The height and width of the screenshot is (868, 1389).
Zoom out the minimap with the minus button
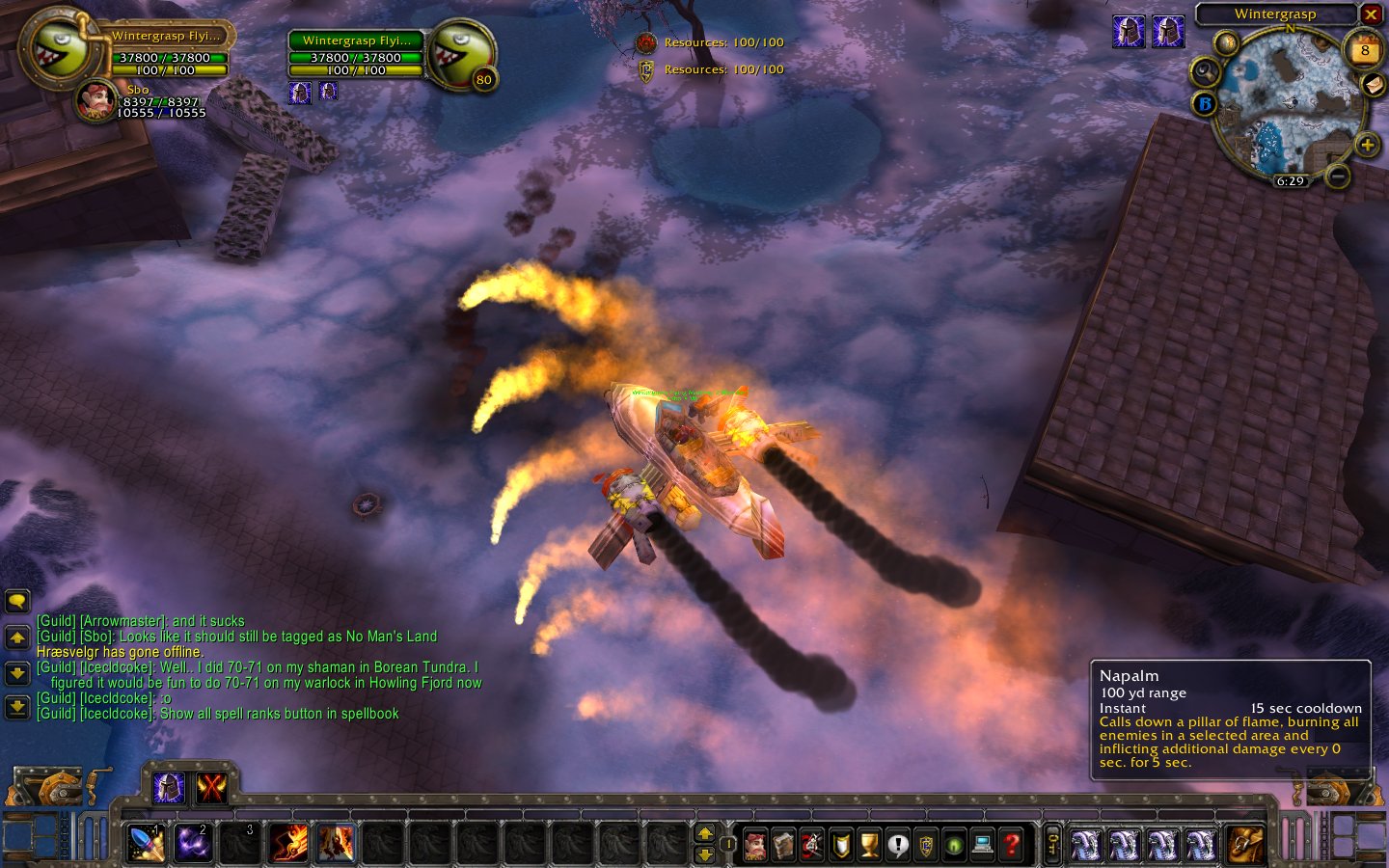coord(1337,176)
